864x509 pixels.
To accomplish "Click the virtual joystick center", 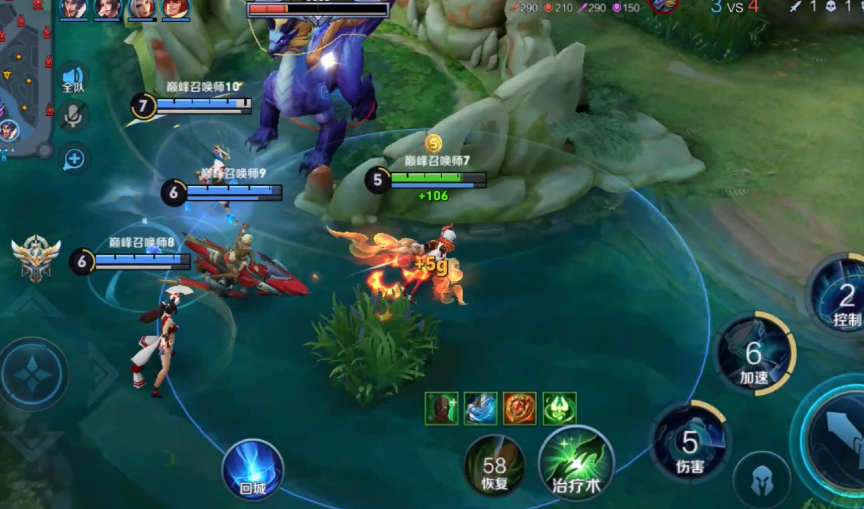I will click(x=35, y=374).
